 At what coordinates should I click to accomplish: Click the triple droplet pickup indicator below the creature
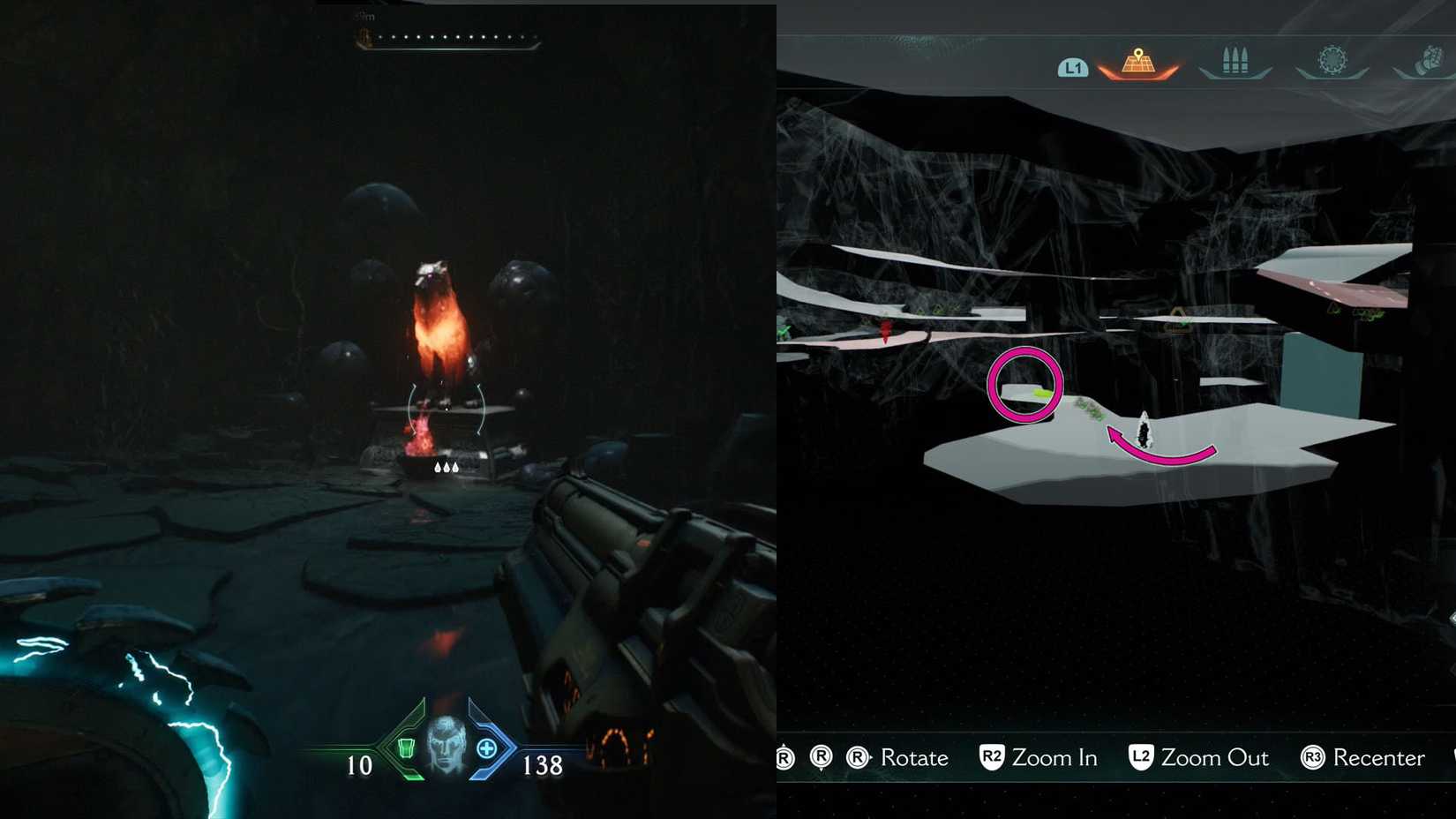(446, 466)
